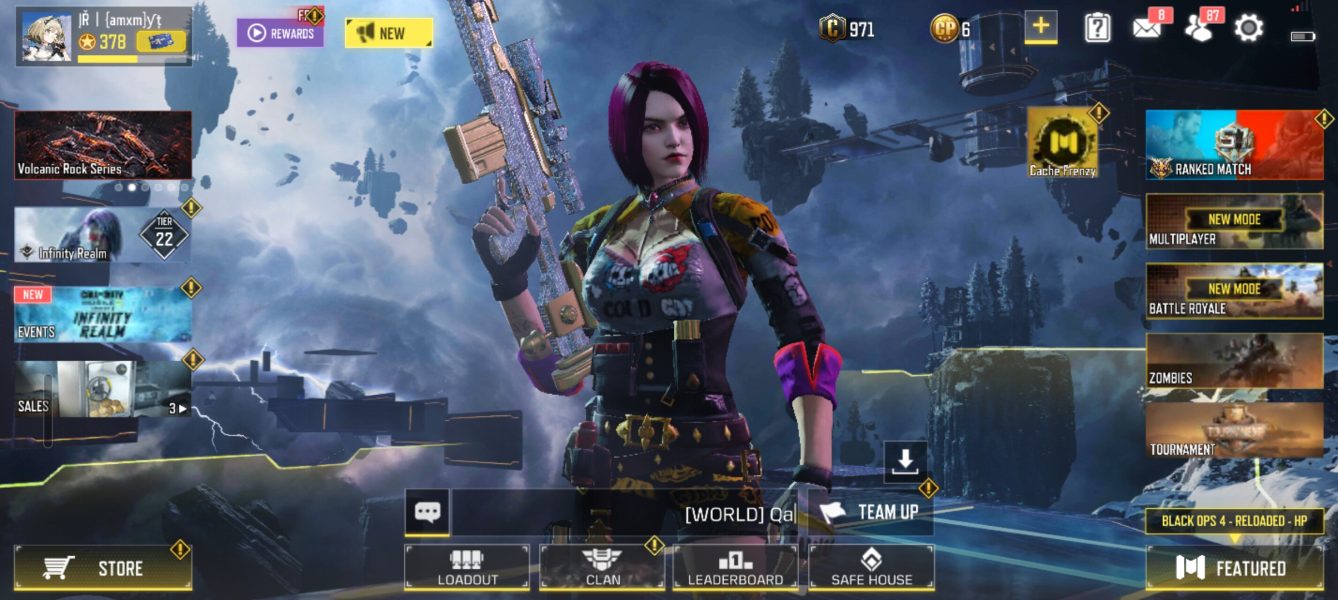Open the Clan menu
The width and height of the screenshot is (1338, 600).
602,567
